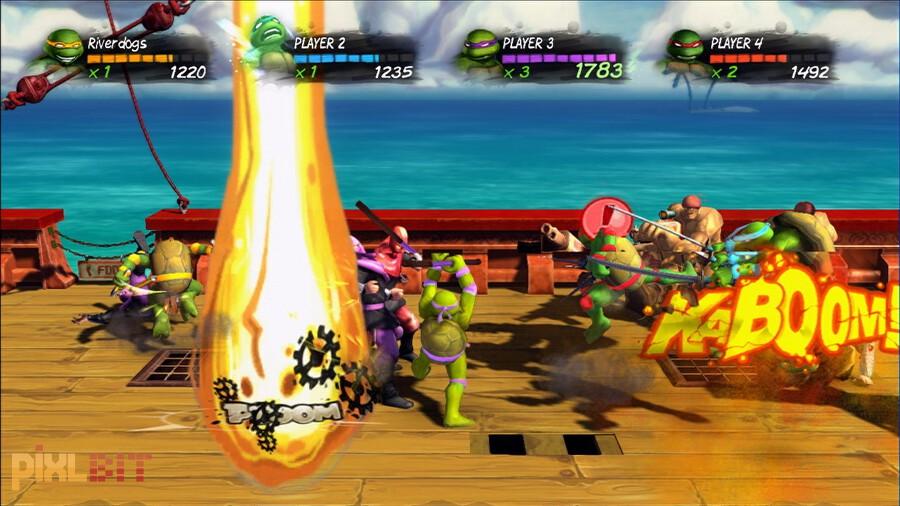This screenshot has width=900, height=506.
Task: Pick Player 4's red-masked turtle portrait
Action: click(685, 50)
